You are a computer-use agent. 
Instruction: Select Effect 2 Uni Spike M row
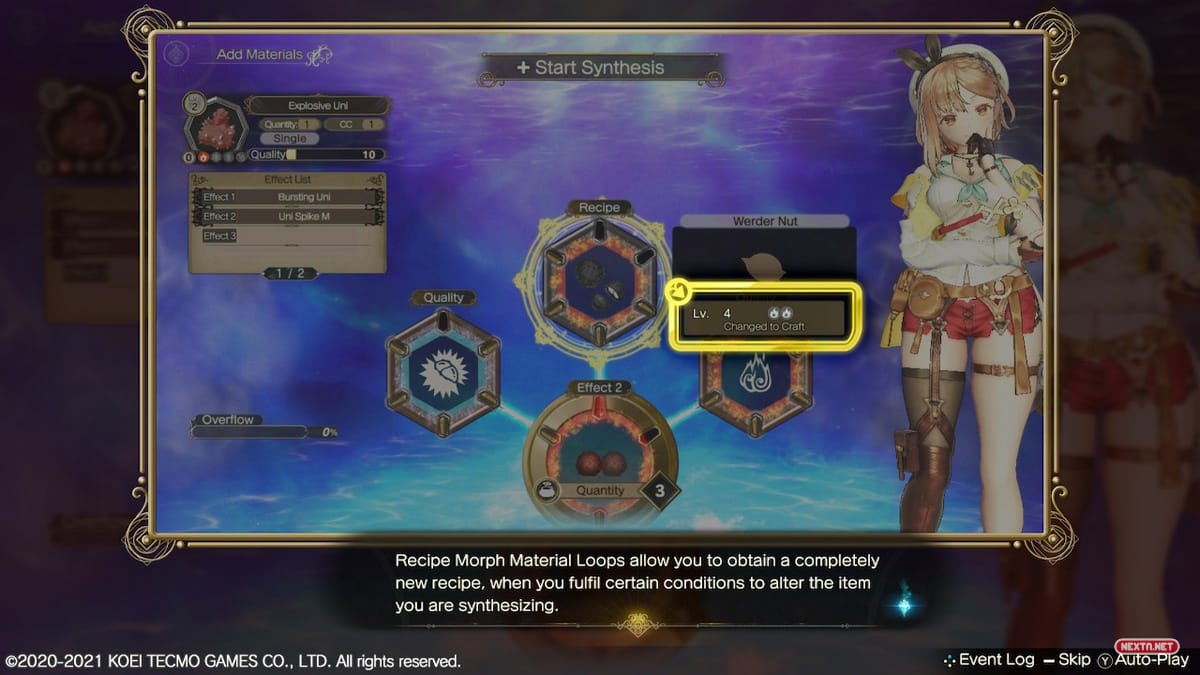tap(288, 216)
